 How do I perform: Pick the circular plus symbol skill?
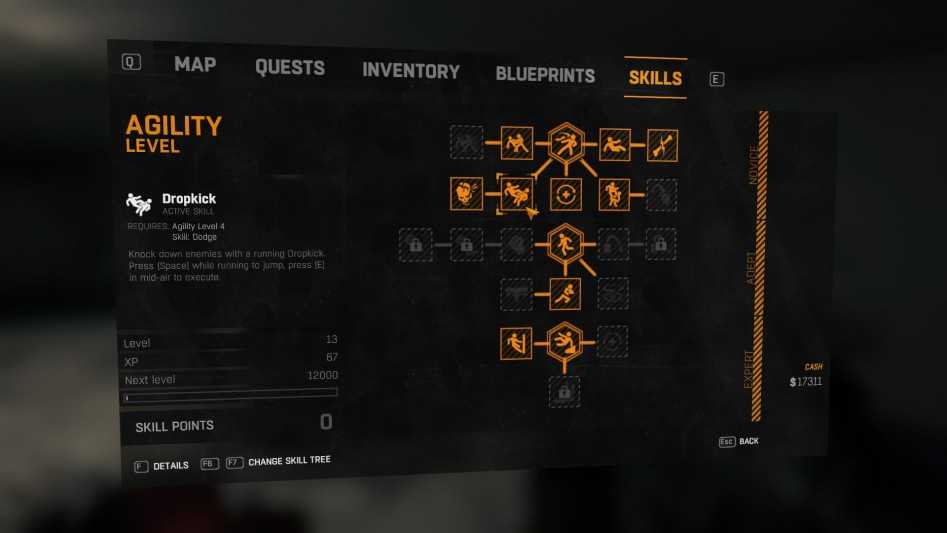point(565,193)
